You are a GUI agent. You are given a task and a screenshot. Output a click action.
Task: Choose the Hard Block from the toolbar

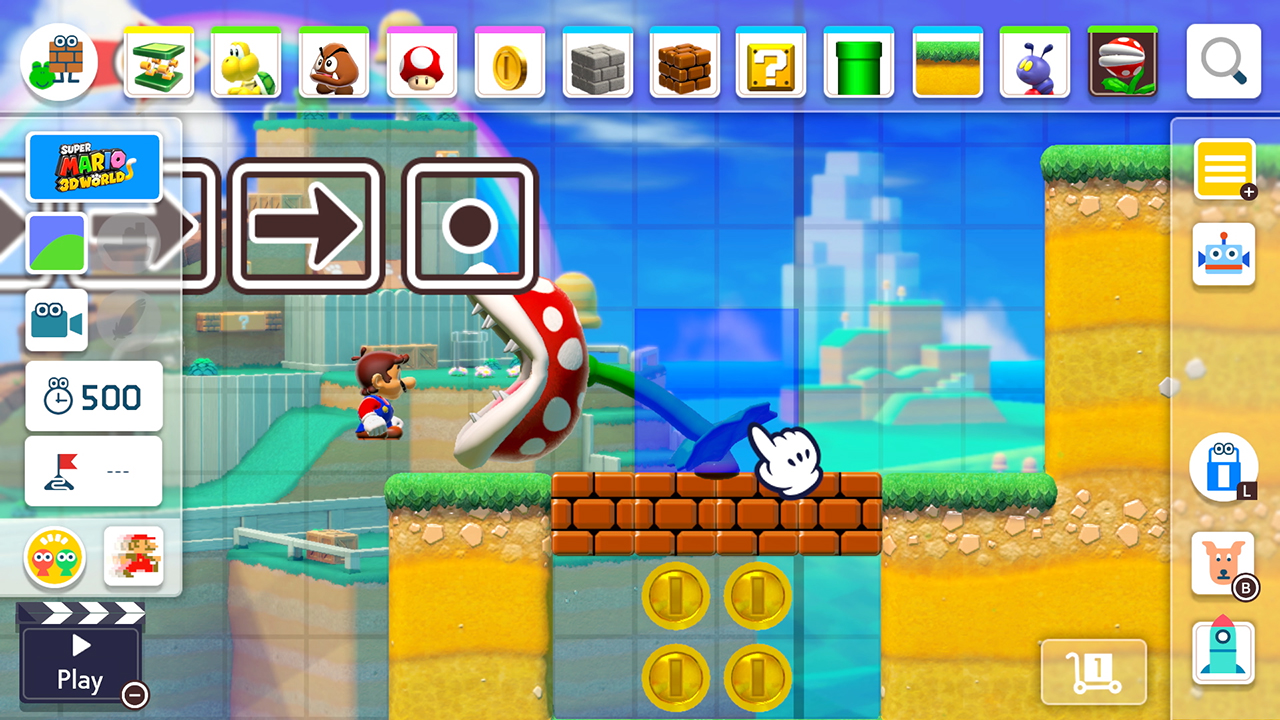pyautogui.click(x=596, y=62)
